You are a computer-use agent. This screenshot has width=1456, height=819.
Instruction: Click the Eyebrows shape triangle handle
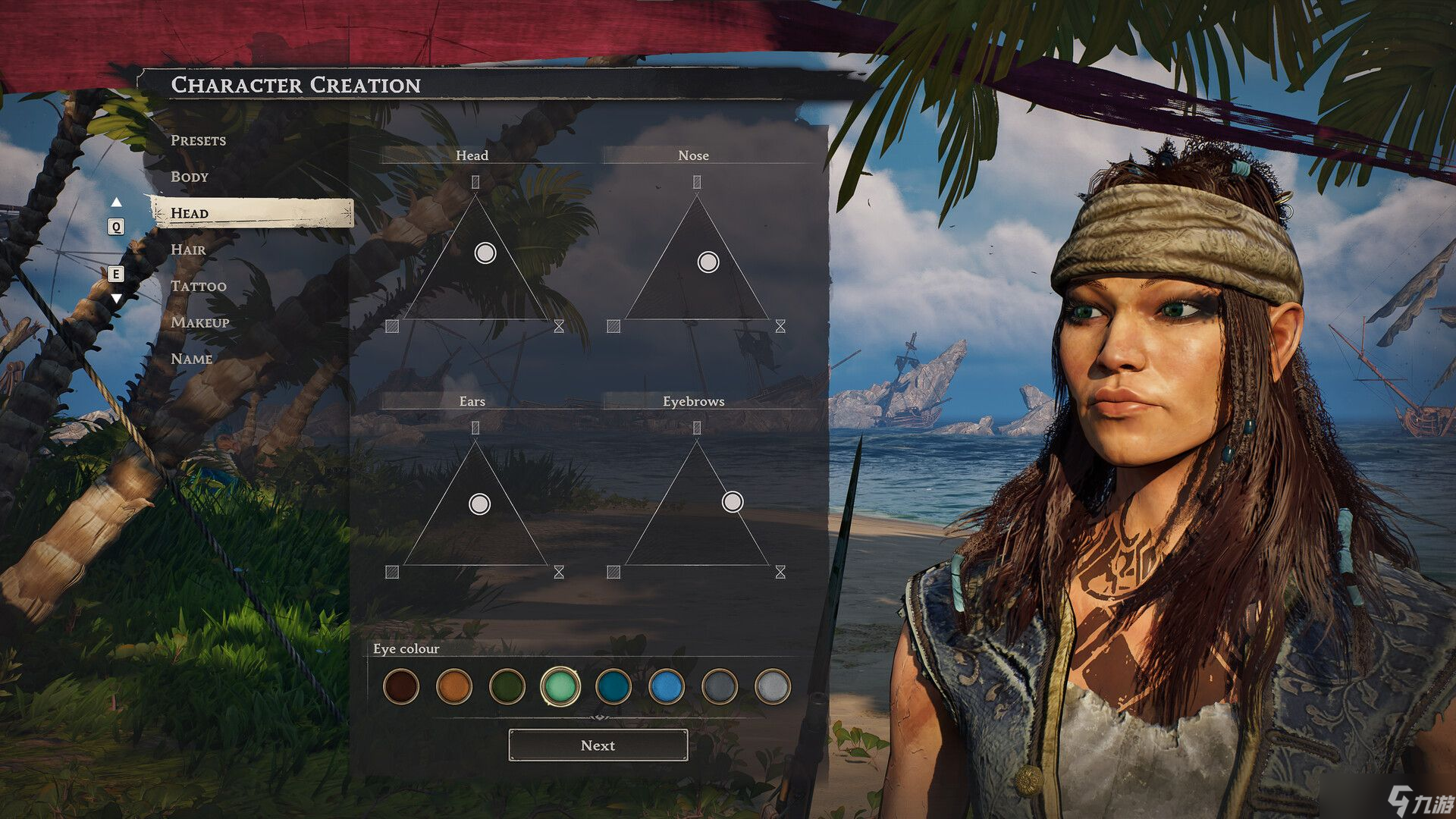coord(733,502)
